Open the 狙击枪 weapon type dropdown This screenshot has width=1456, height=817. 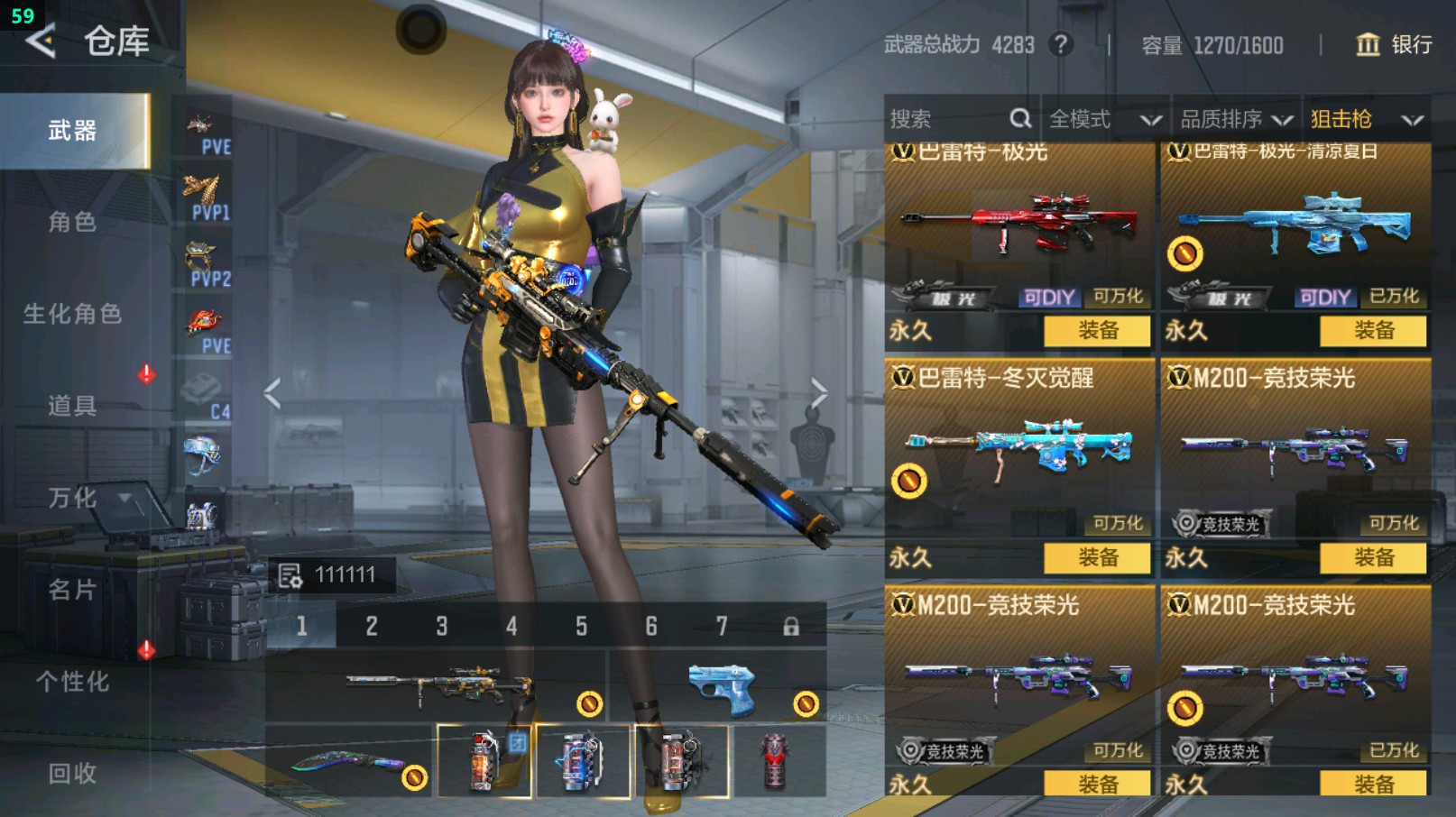point(1366,119)
